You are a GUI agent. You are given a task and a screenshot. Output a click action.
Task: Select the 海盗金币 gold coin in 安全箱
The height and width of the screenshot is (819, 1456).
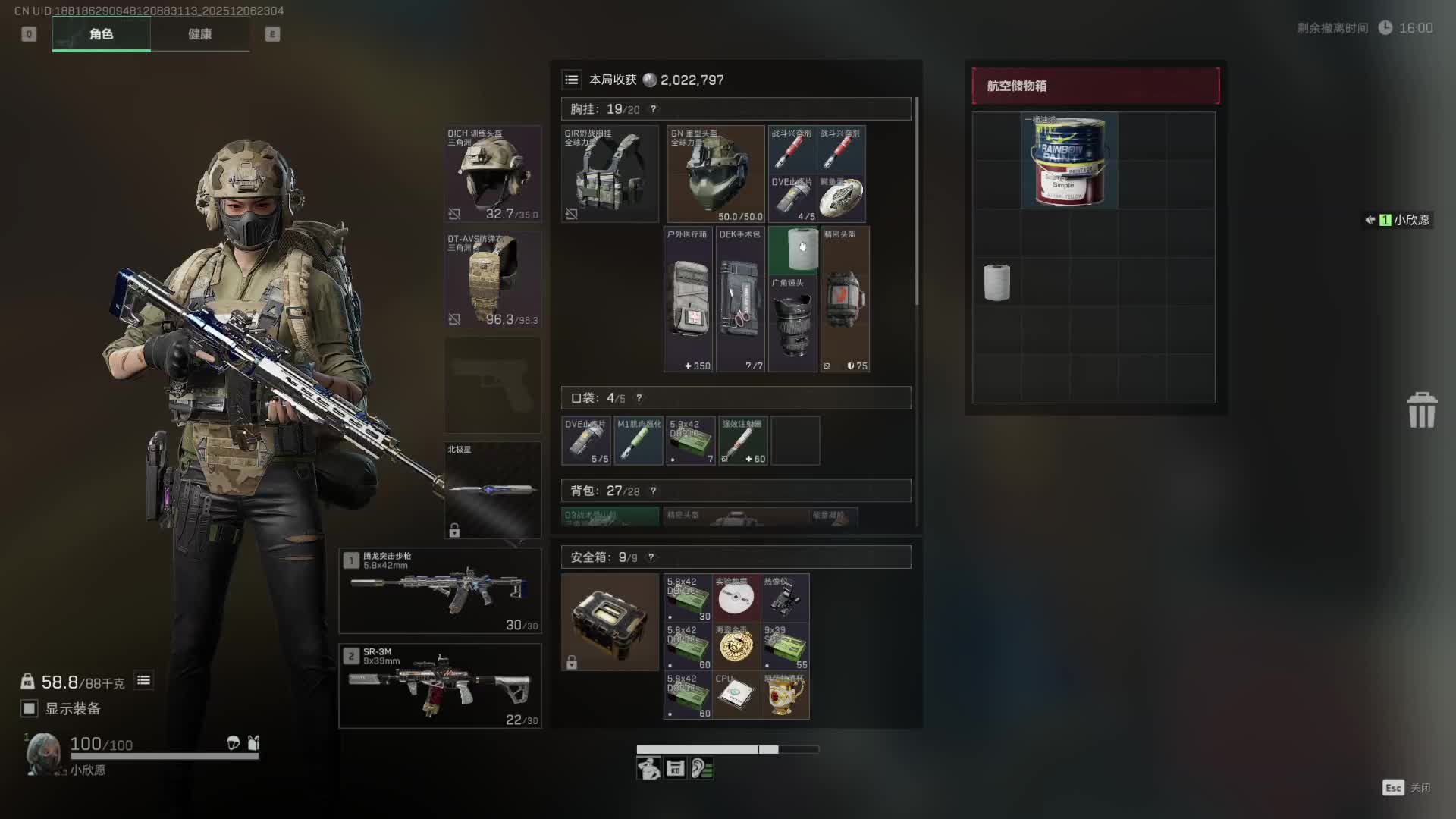tap(736, 646)
